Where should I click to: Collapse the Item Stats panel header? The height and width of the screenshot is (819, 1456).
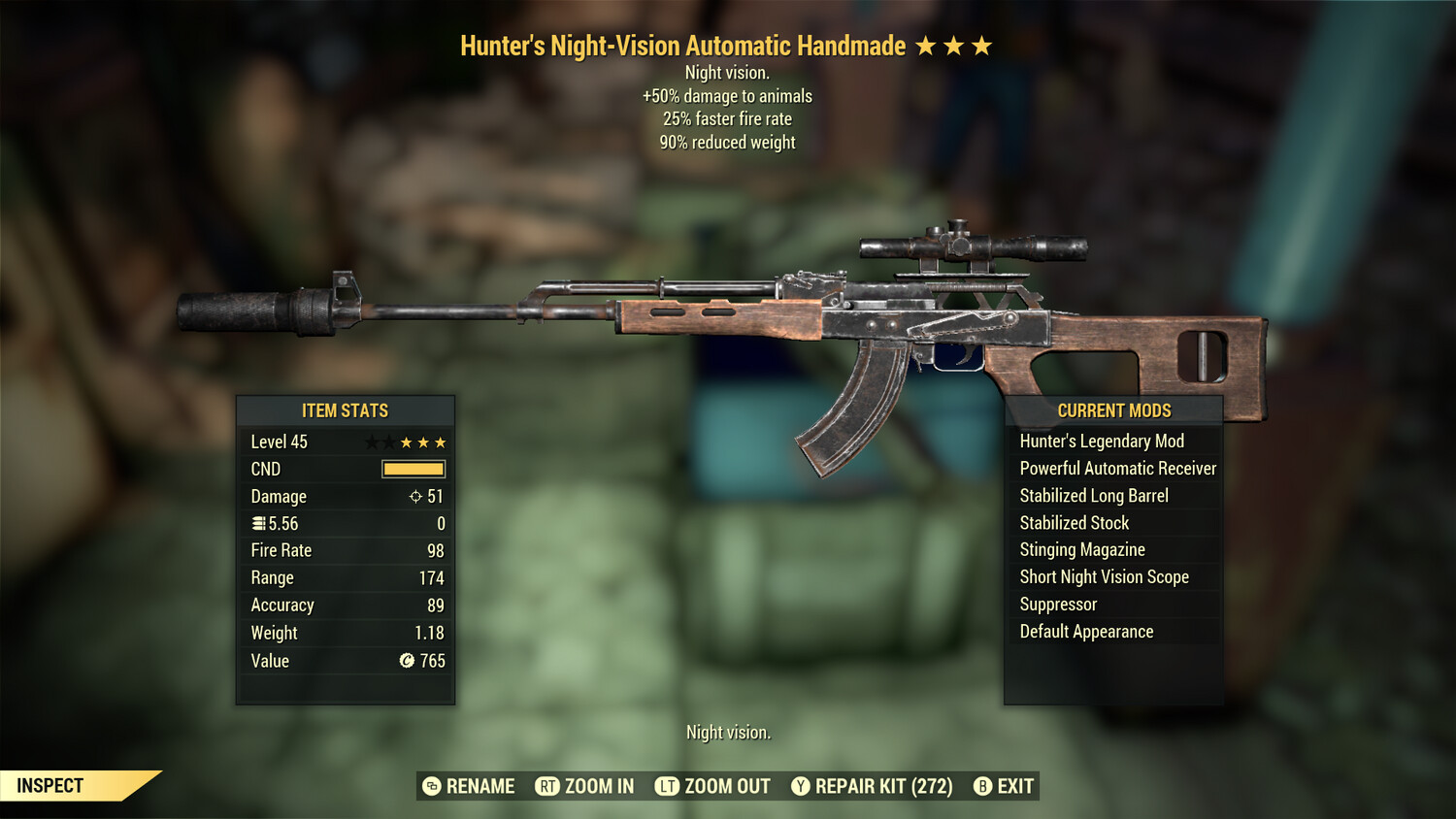(346, 409)
